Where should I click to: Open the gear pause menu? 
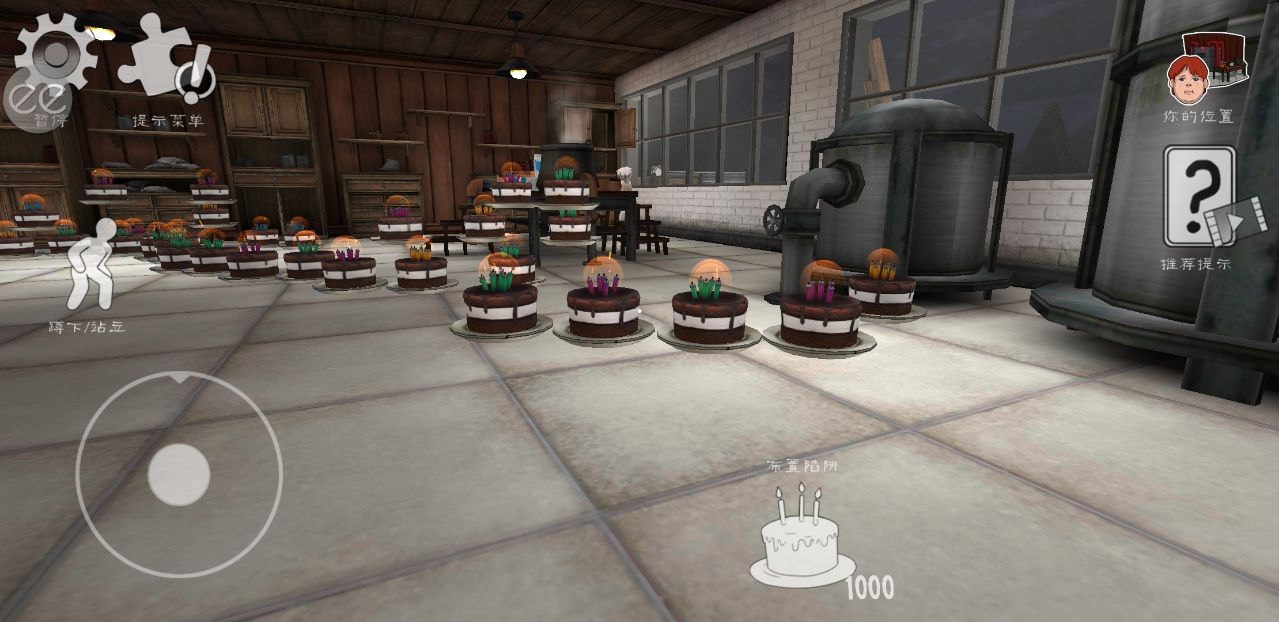(x=58, y=55)
